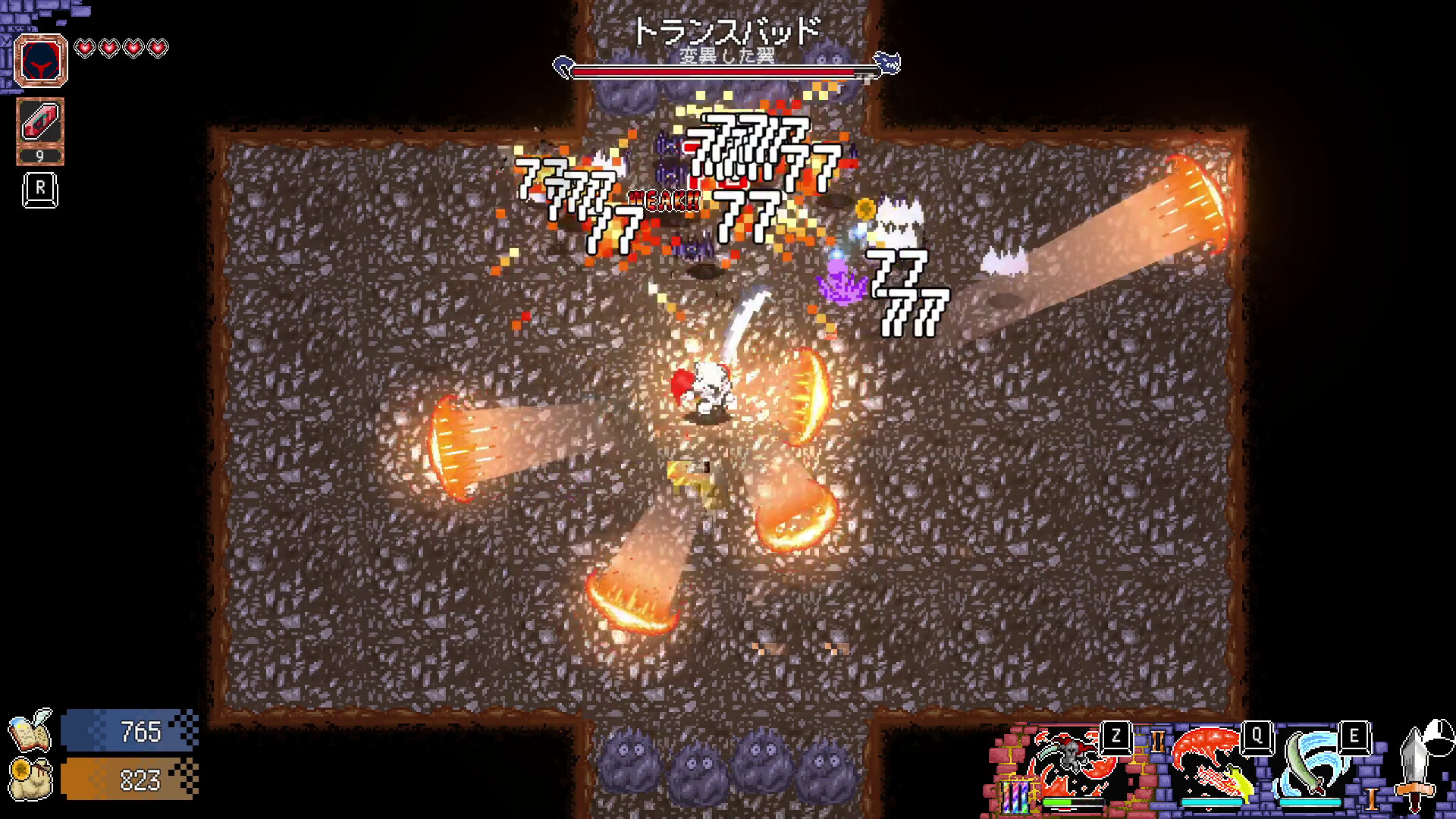Click the scythe icon left of the boss health bar
Screen dimensions: 1456x819
click(563, 68)
